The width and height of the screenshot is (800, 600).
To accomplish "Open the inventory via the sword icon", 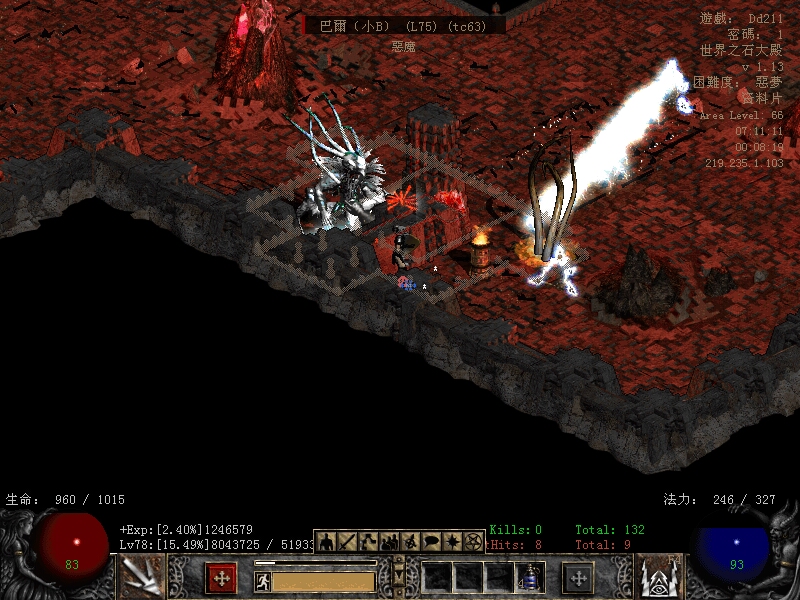I will (347, 541).
